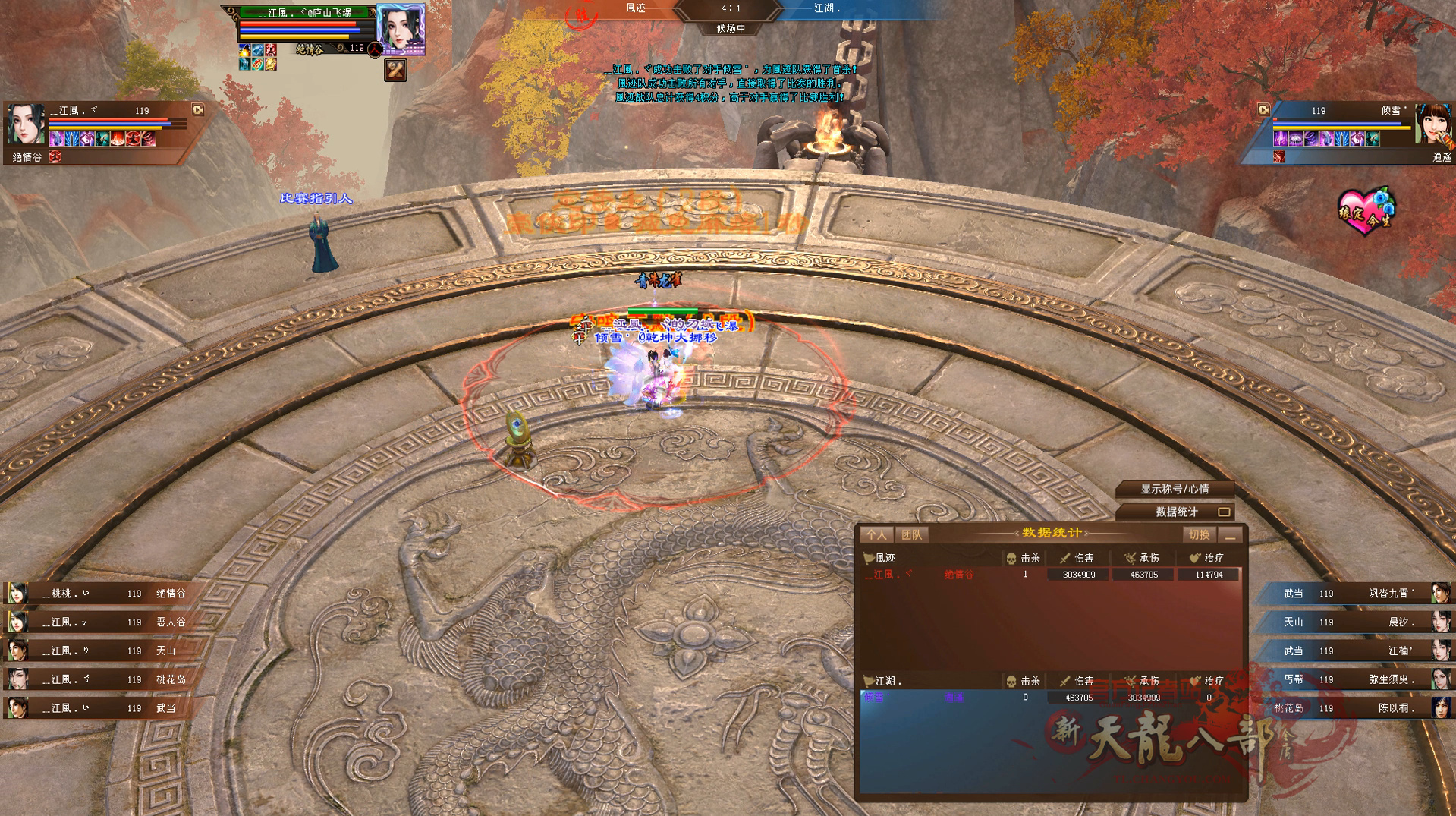Select the 天山 member in left roster
This screenshot has width=1456, height=816.
tap(99, 651)
